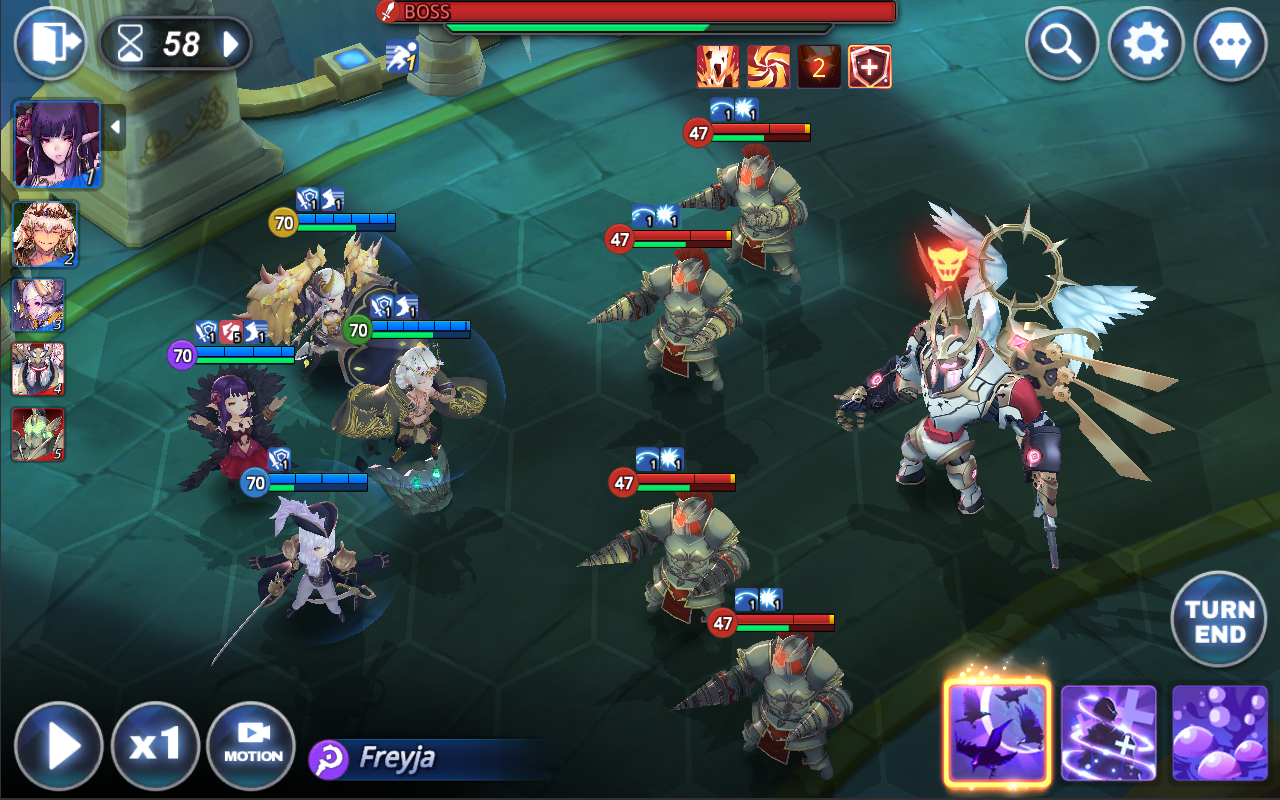Choose the third turn-order portrait

(x=38, y=304)
